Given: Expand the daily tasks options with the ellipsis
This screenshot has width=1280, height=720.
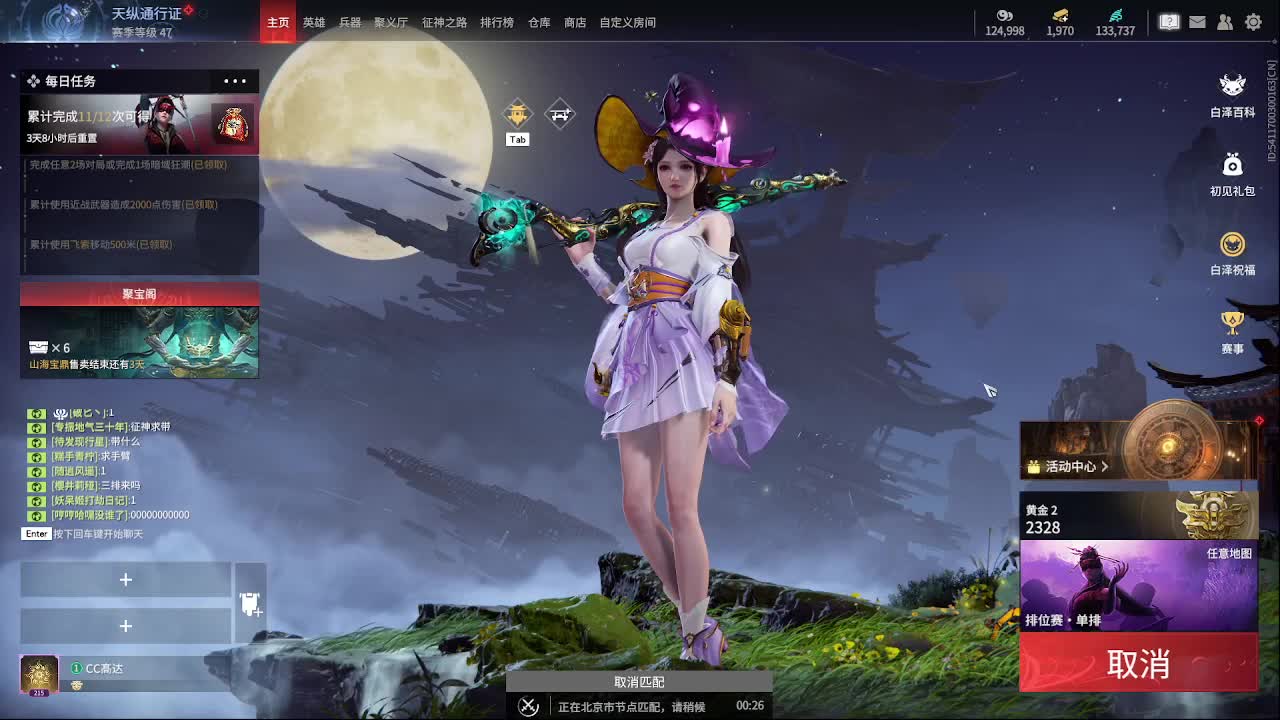Looking at the screenshot, I should point(234,81).
